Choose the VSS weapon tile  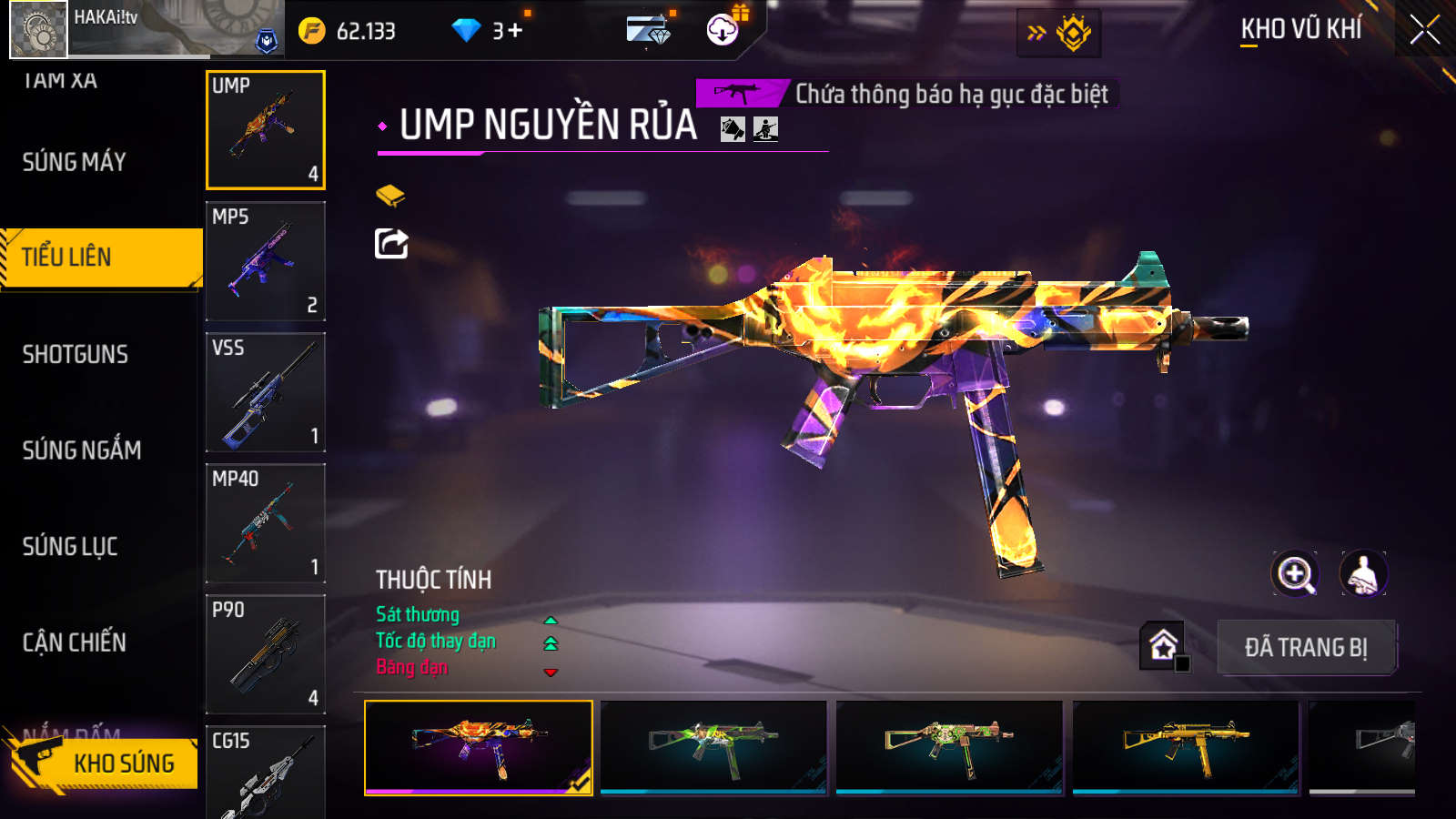pyautogui.click(x=266, y=392)
